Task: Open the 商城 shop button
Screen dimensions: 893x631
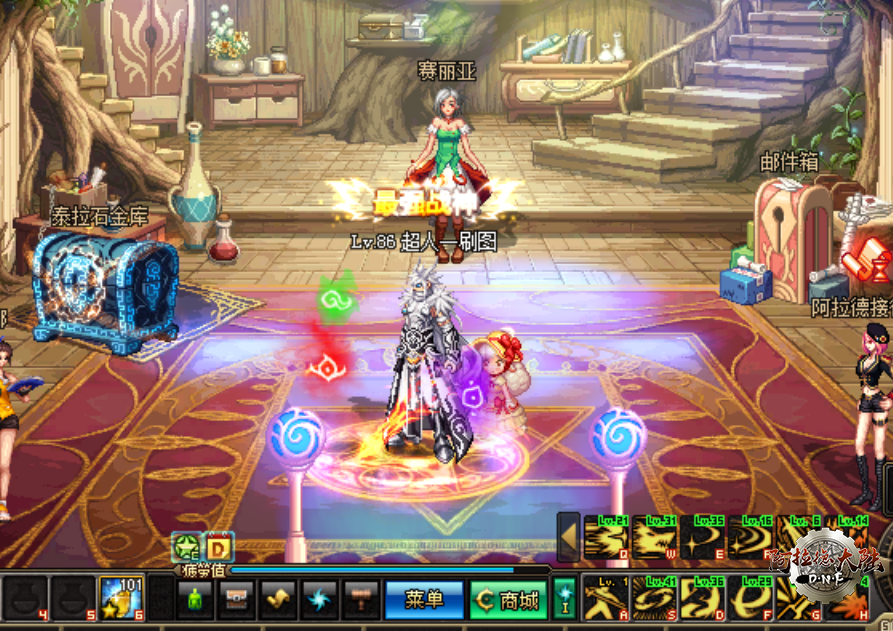Action: 508,600
